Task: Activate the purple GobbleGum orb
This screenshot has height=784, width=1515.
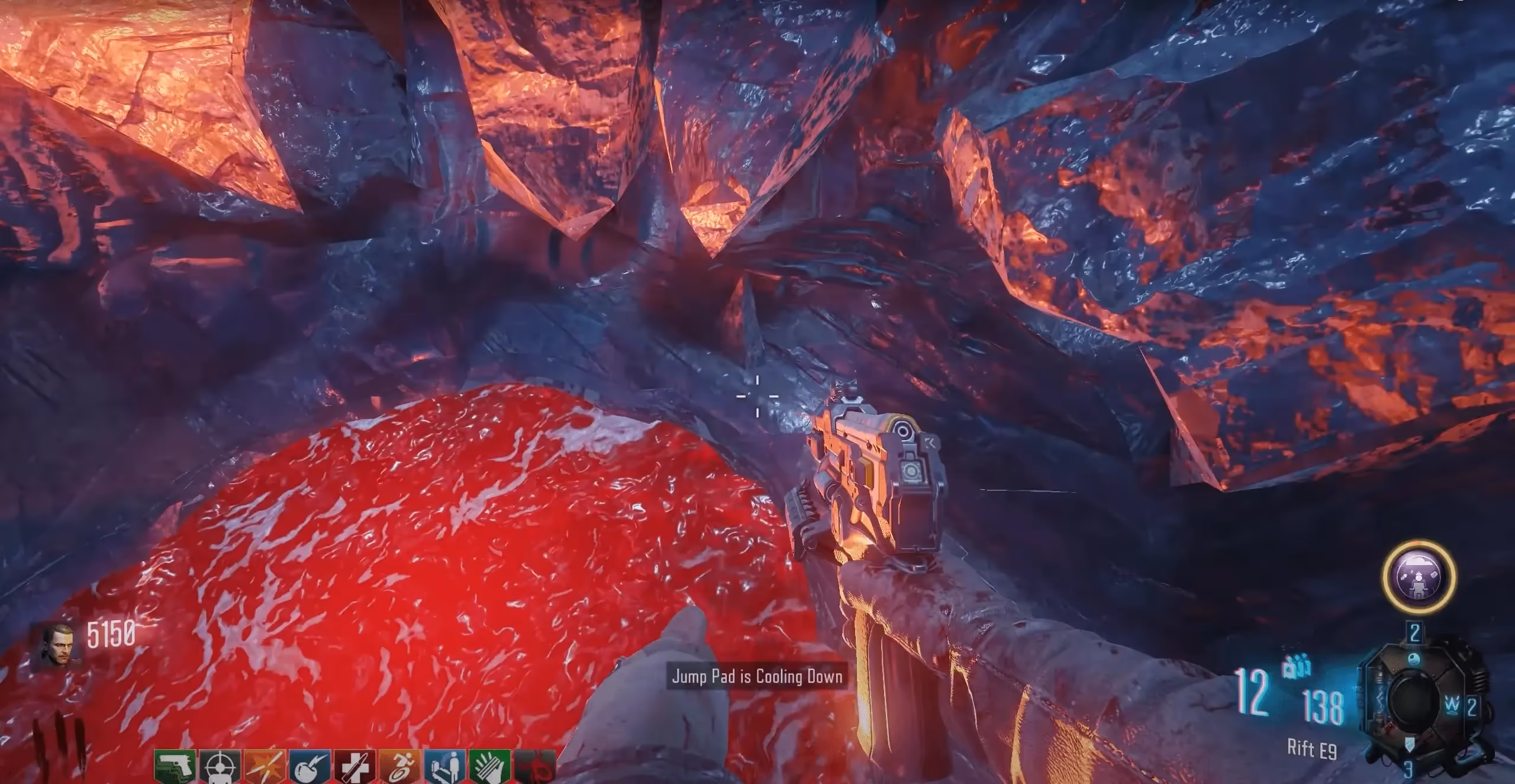Action: 1419,576
